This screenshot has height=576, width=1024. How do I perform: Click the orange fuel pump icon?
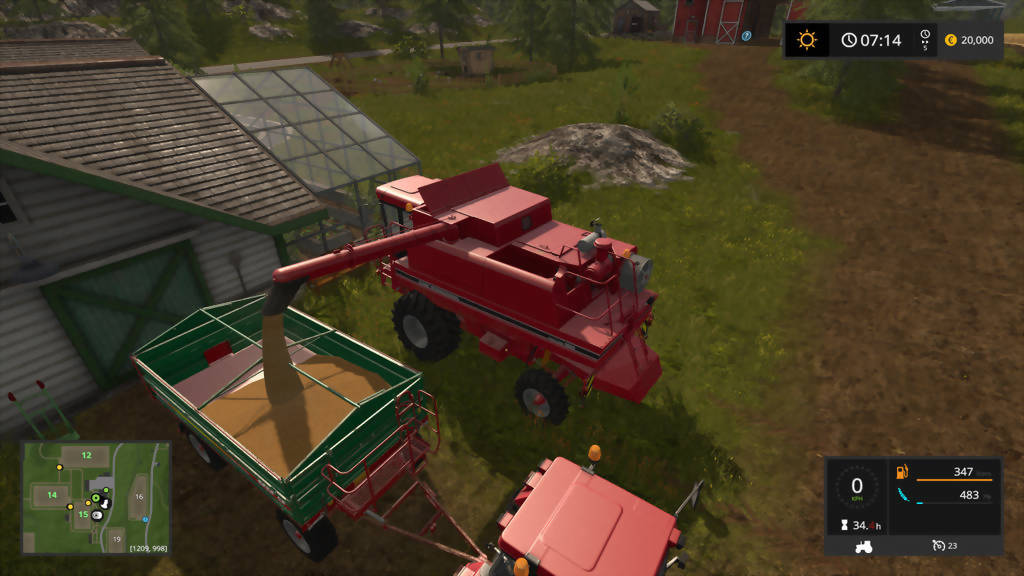point(904,472)
